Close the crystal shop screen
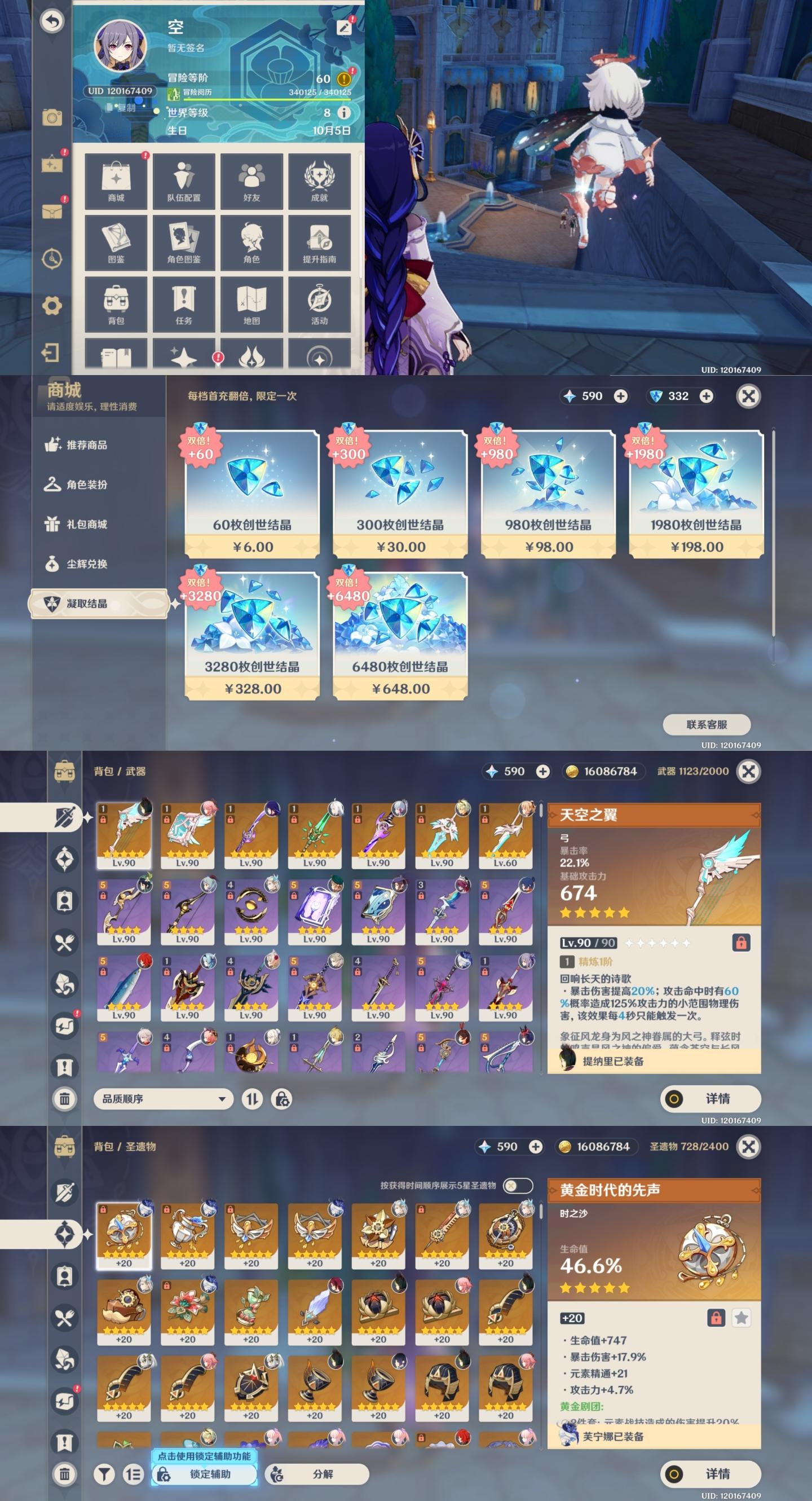Viewport: 812px width, 1501px height. (748, 396)
